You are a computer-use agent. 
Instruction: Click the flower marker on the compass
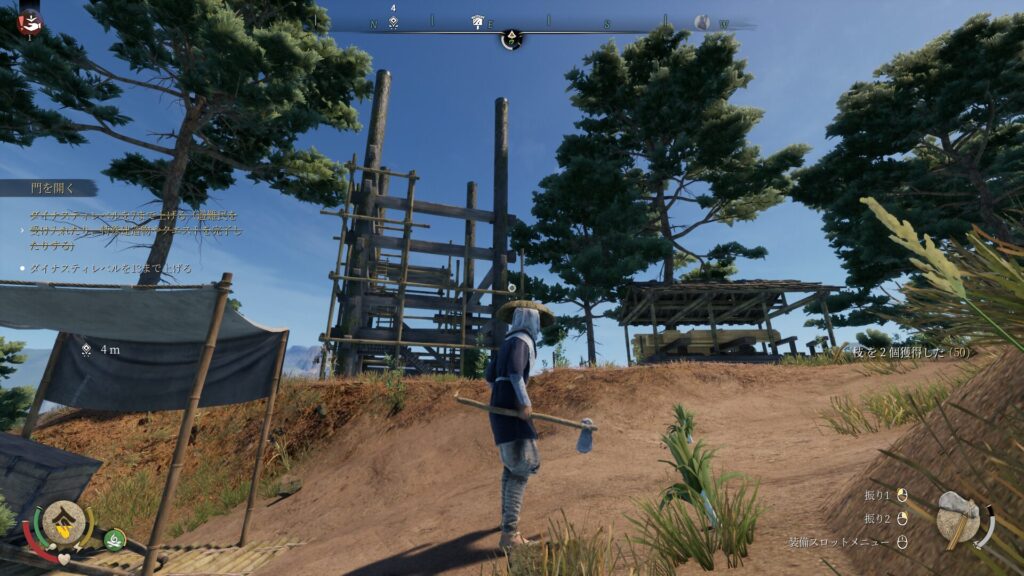point(394,22)
